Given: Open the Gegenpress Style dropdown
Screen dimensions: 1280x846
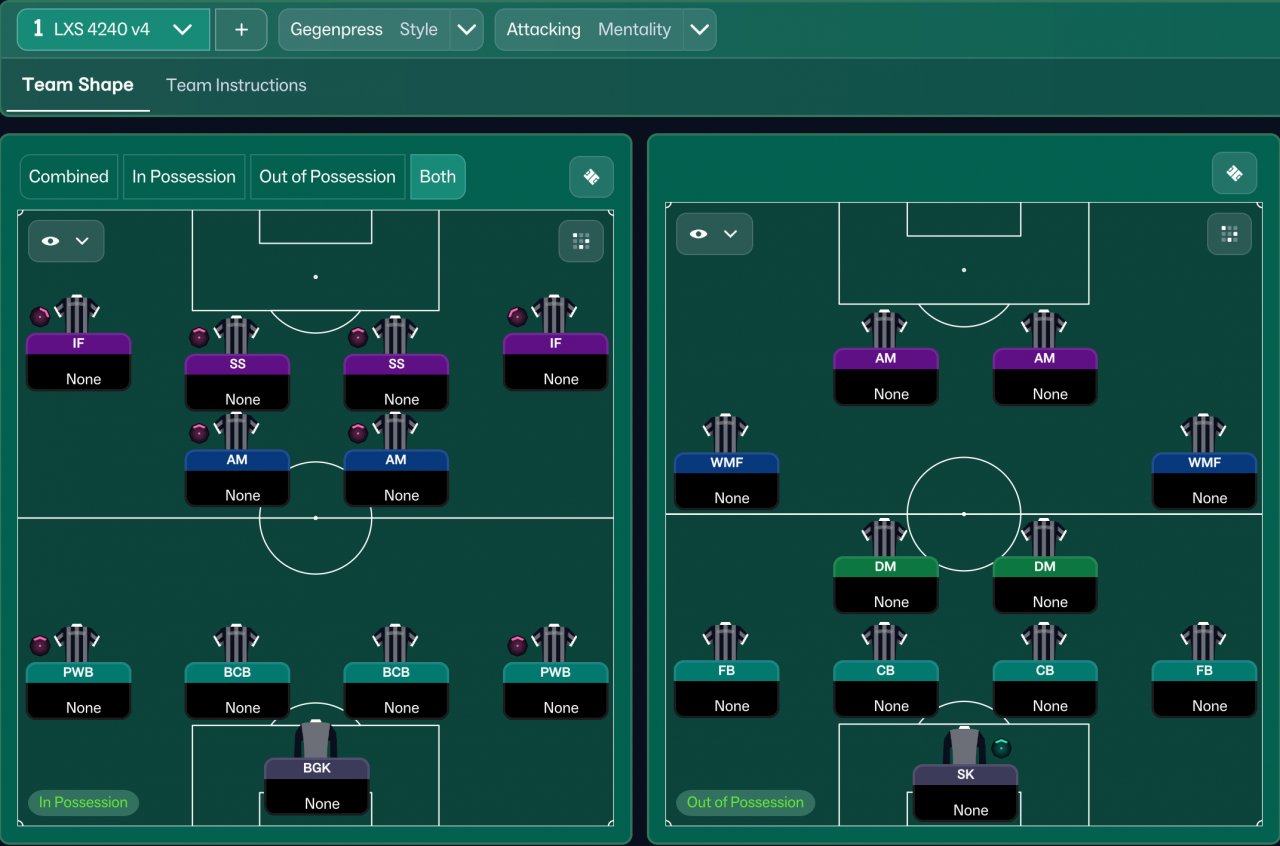Looking at the screenshot, I should point(466,29).
